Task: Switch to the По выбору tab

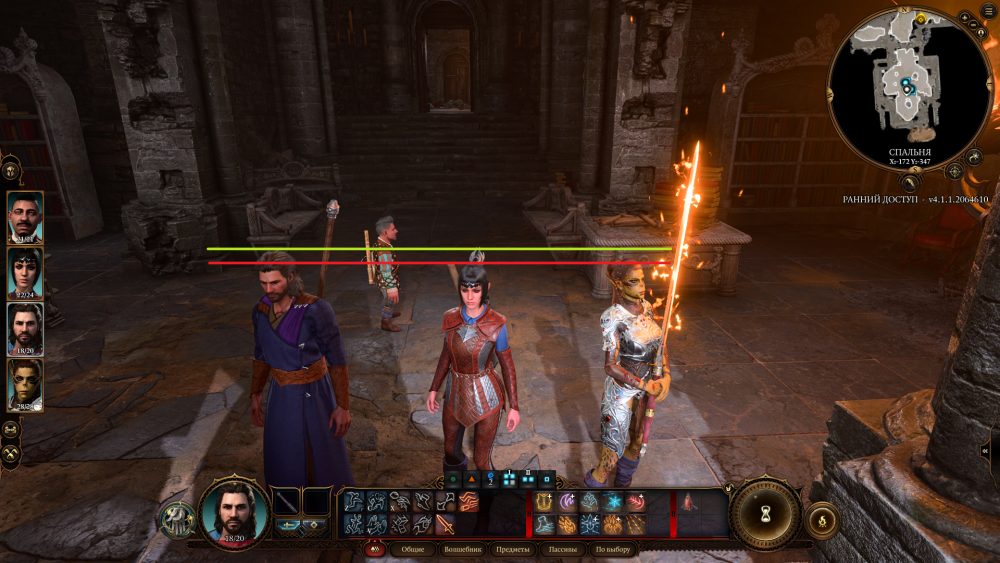Action: coord(612,549)
